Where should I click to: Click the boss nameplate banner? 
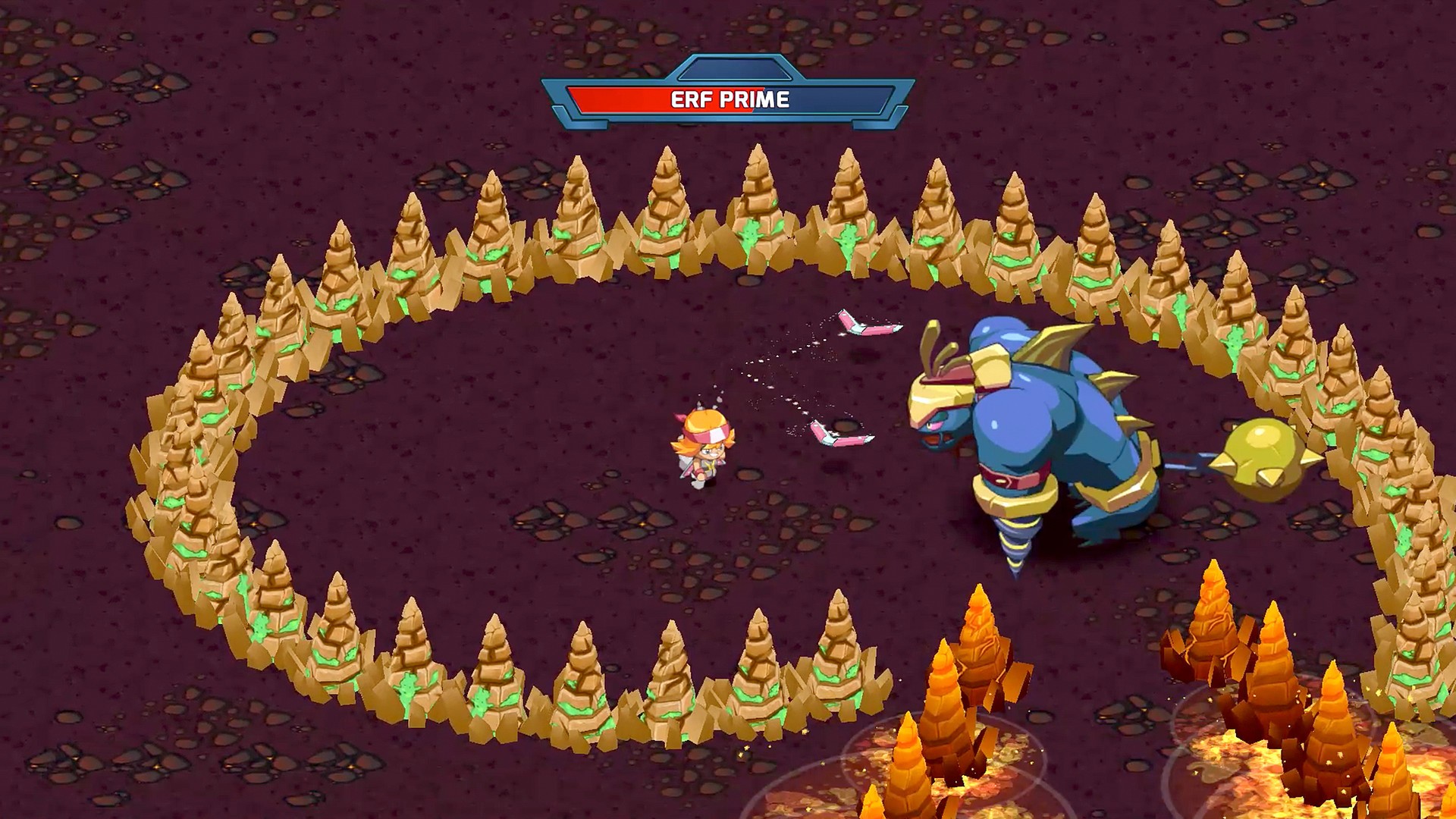(728, 99)
